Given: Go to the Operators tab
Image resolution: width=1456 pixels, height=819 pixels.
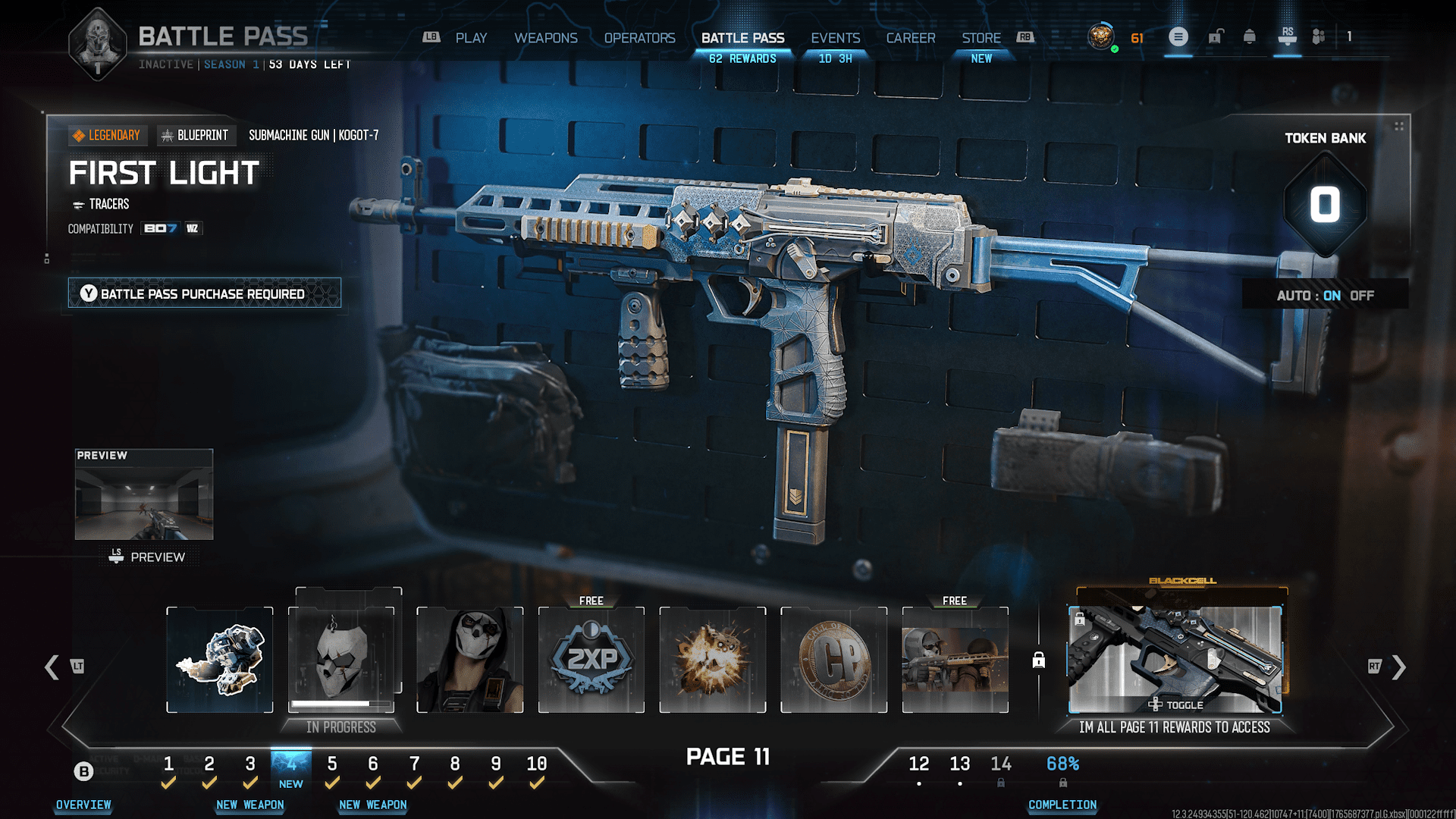Looking at the screenshot, I should (639, 38).
